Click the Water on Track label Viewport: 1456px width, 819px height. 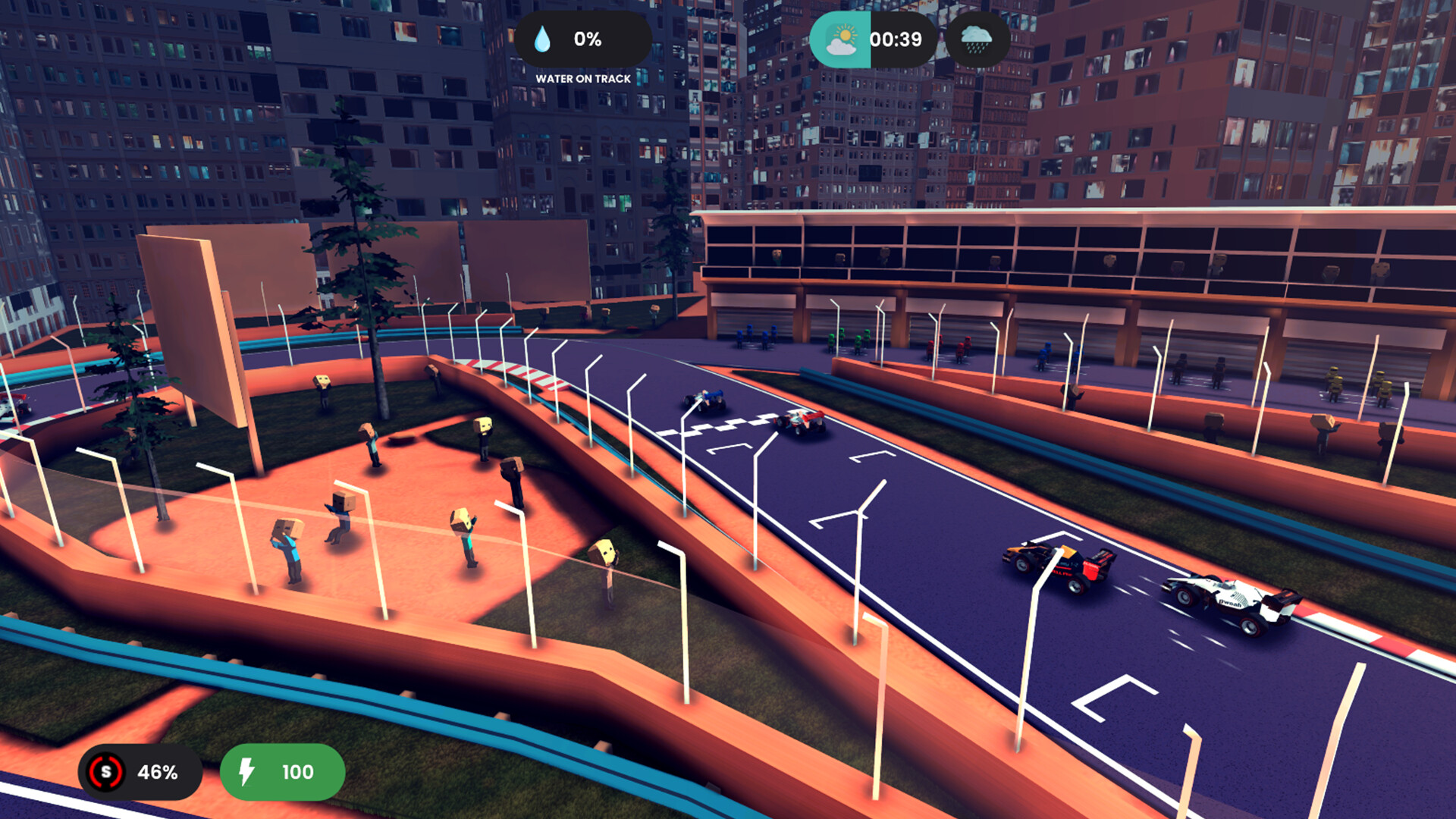(x=585, y=77)
